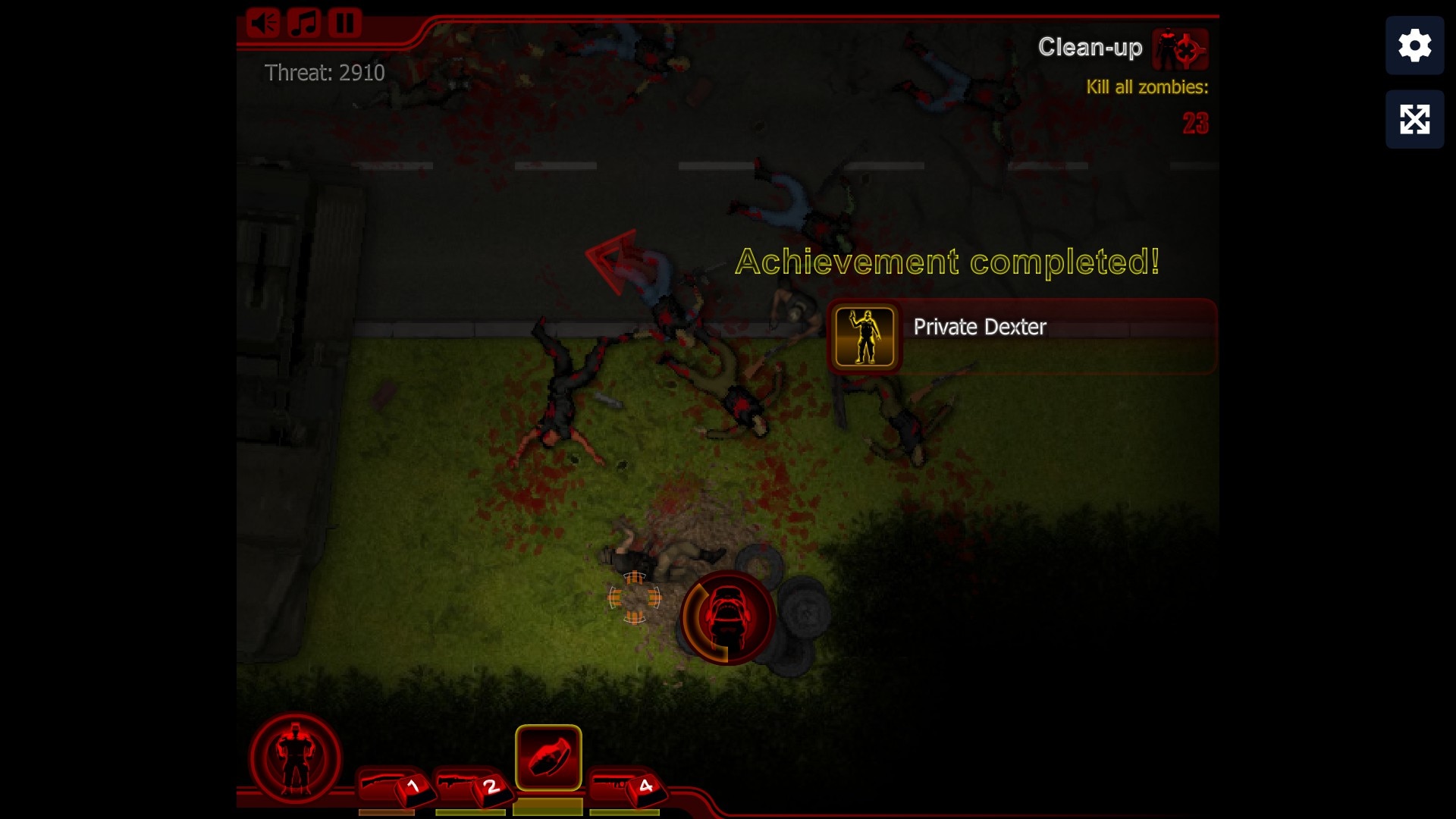The height and width of the screenshot is (819, 1456).
Task: Click the Clean-up objective icon
Action: point(1180,49)
